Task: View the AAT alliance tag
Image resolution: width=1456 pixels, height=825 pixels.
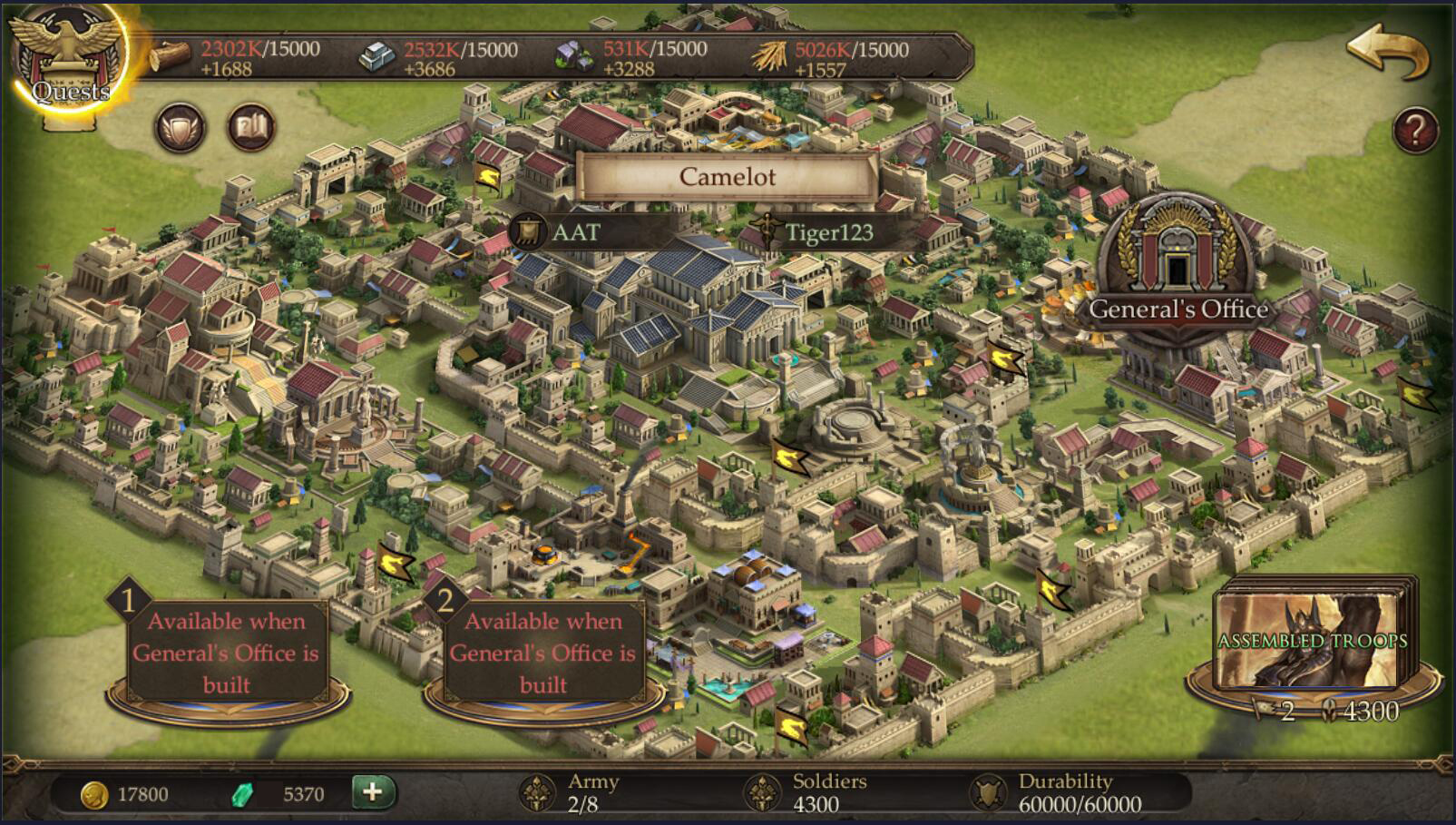Action: pyautogui.click(x=575, y=232)
